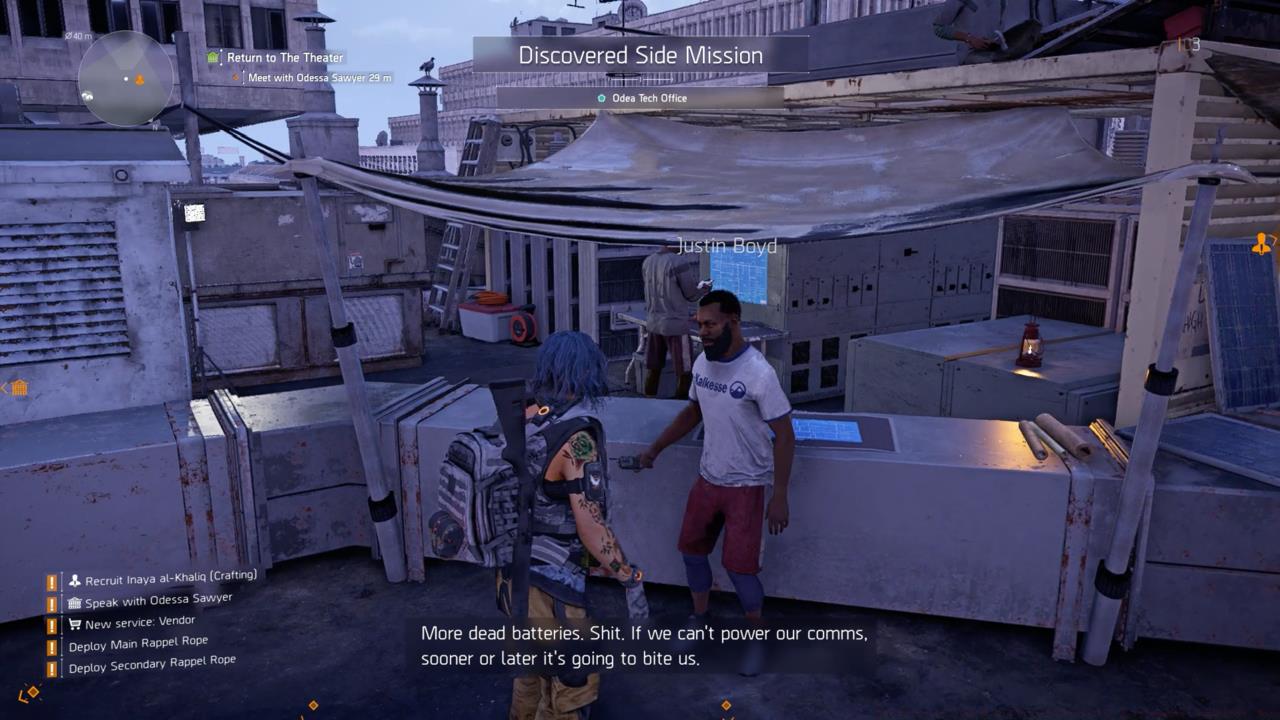Click the exclamation badge next to Deploy Secondary Rappel Rope
Screen dimensions: 1280x720
52,668
